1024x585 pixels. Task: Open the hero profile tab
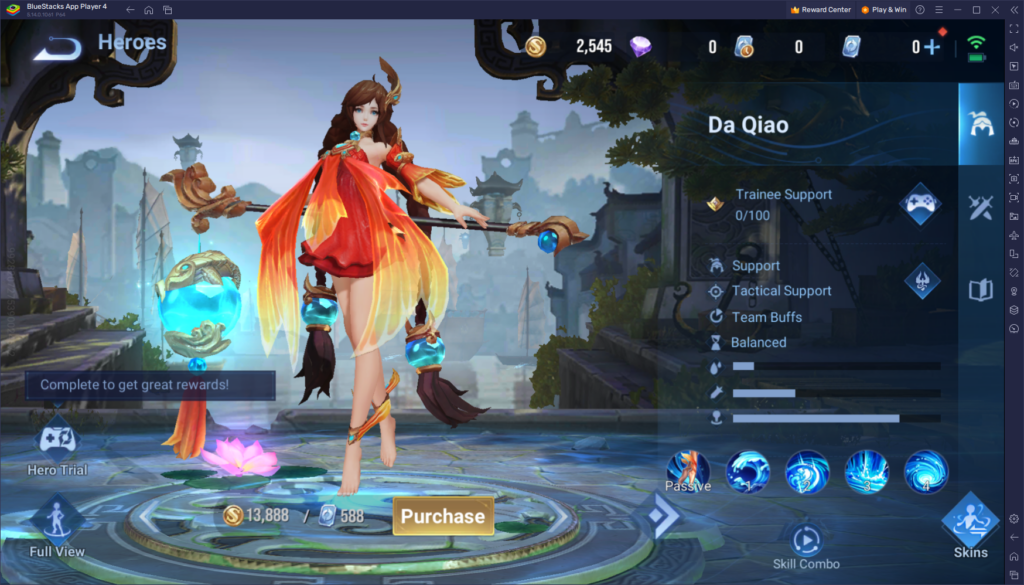[x=980, y=124]
